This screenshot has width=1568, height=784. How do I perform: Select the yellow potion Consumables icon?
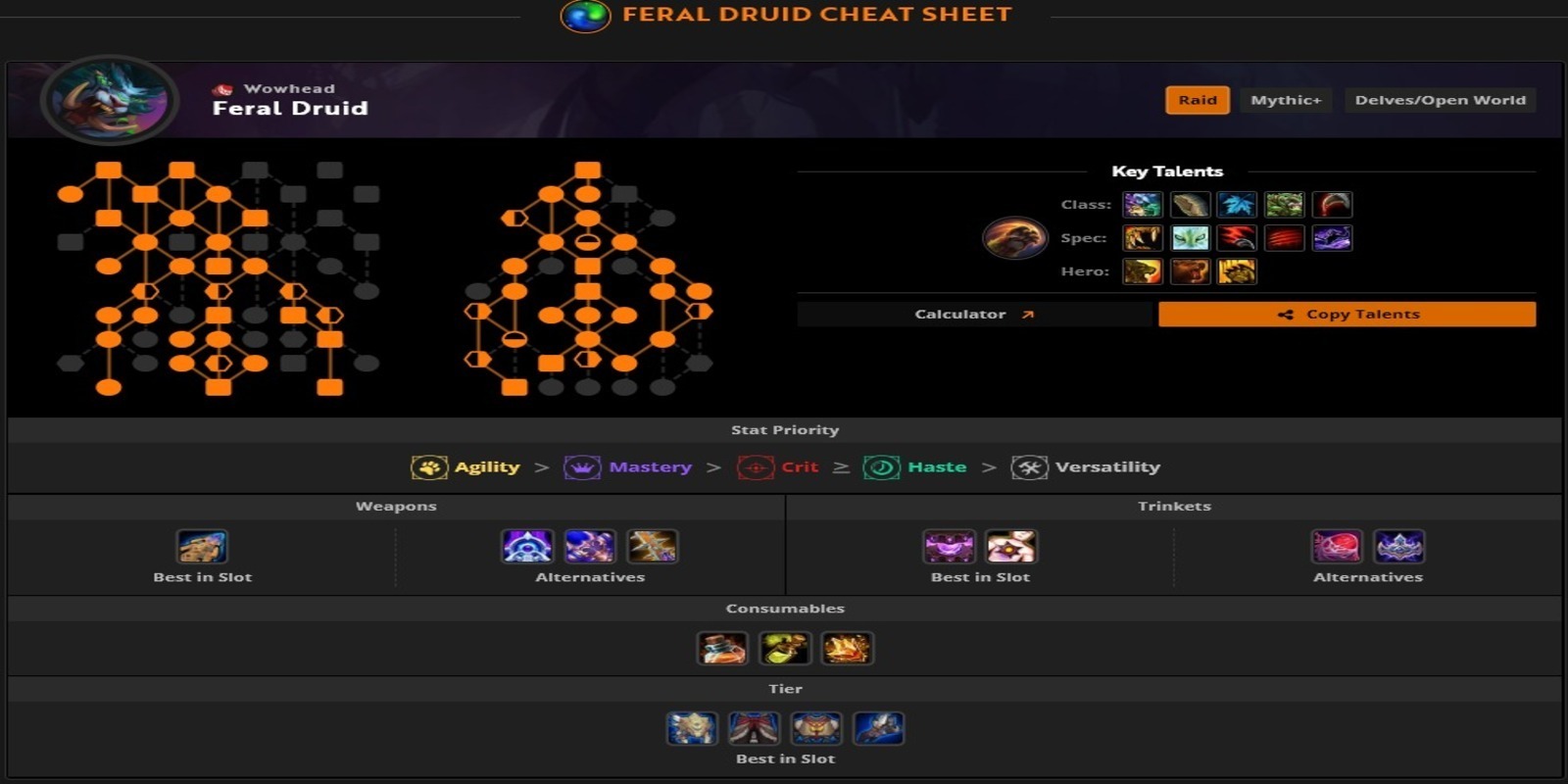pyautogui.click(x=784, y=648)
